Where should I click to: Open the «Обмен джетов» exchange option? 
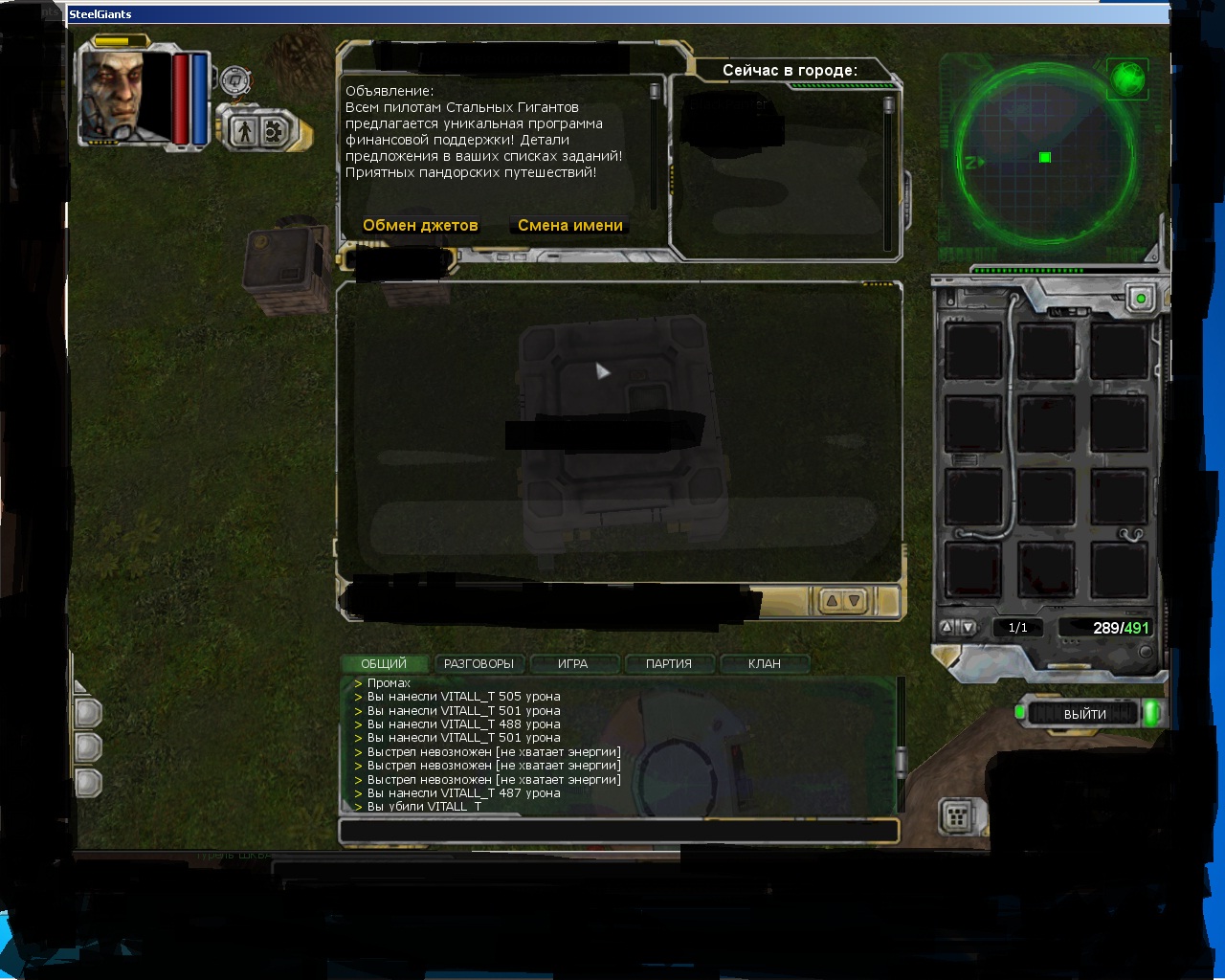420,226
